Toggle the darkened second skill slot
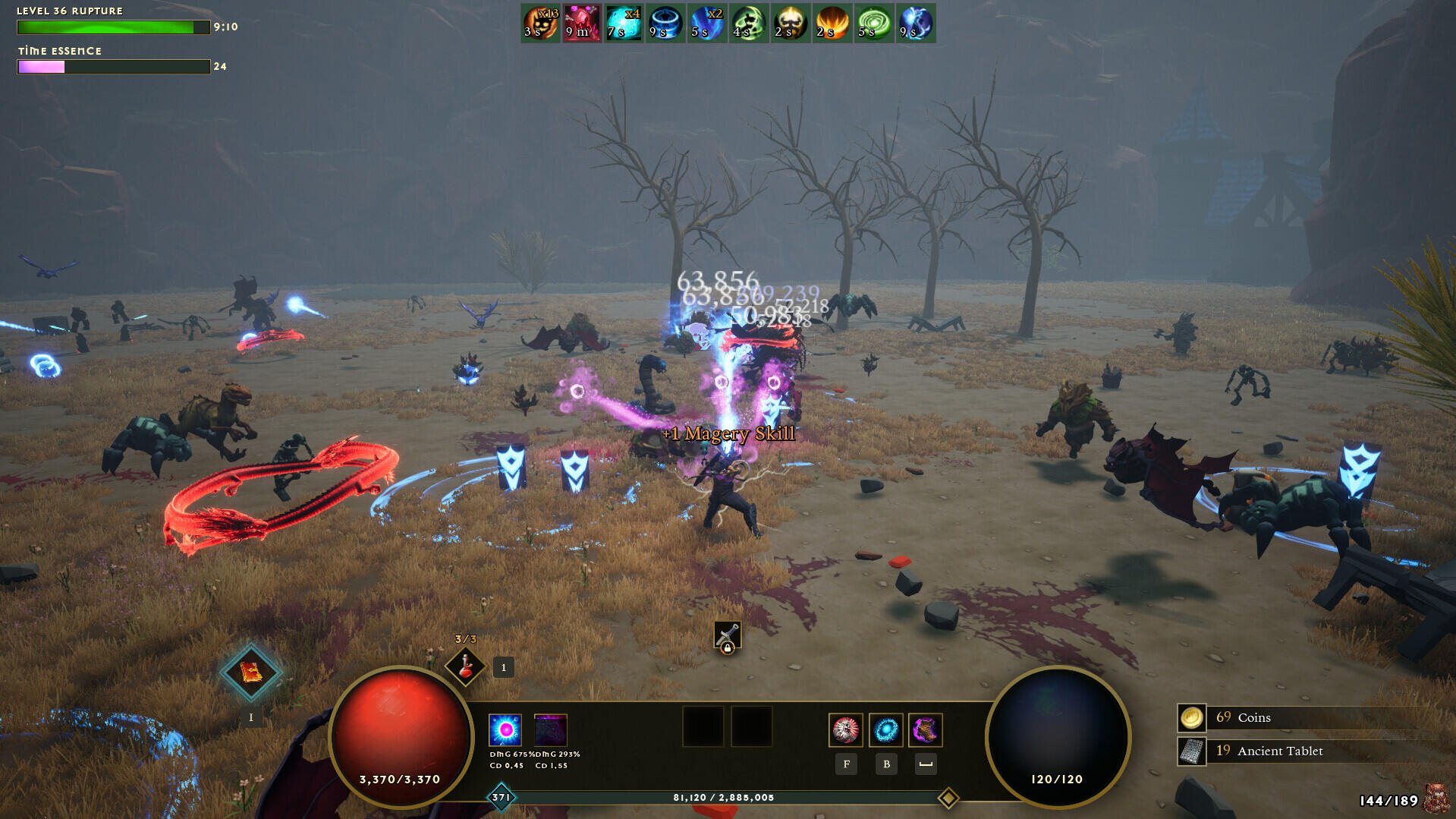1456x819 pixels. click(x=552, y=731)
